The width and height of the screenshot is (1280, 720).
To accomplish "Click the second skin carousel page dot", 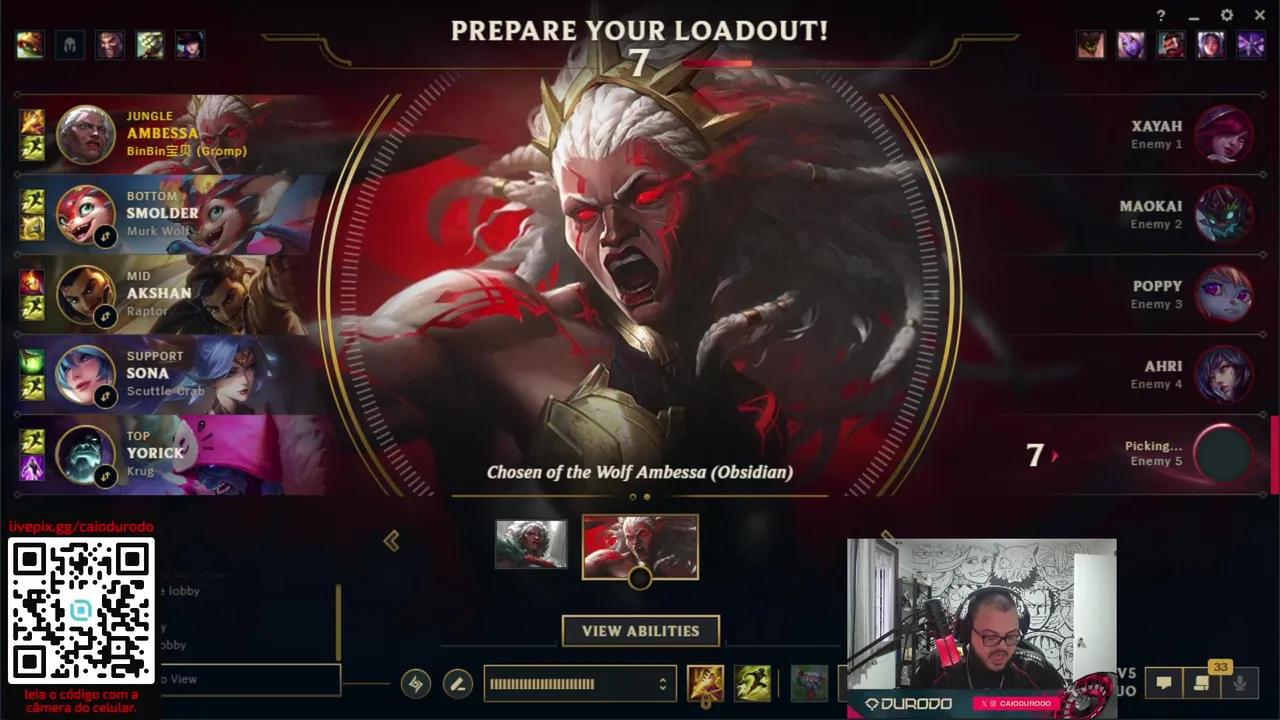I will (x=648, y=496).
